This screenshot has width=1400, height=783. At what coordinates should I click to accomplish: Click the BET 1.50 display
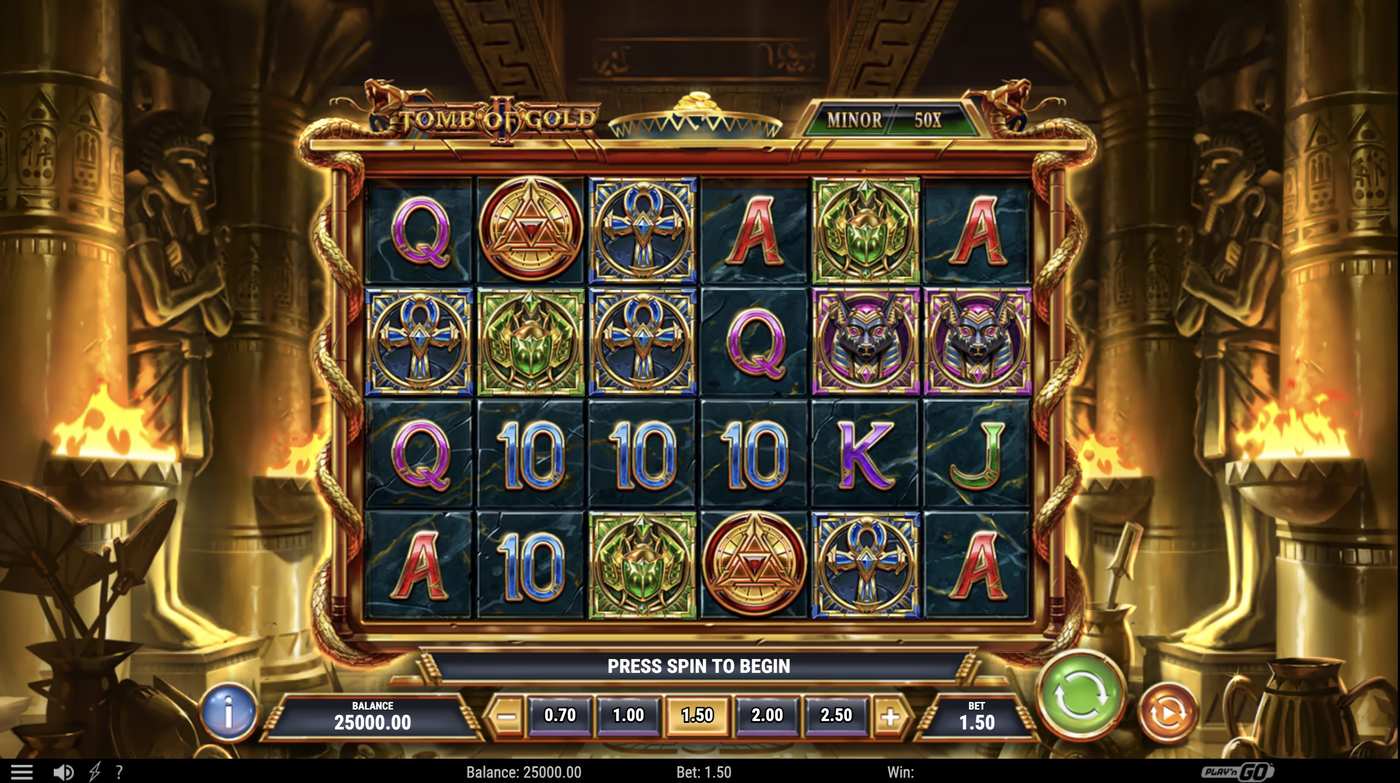coord(975,713)
